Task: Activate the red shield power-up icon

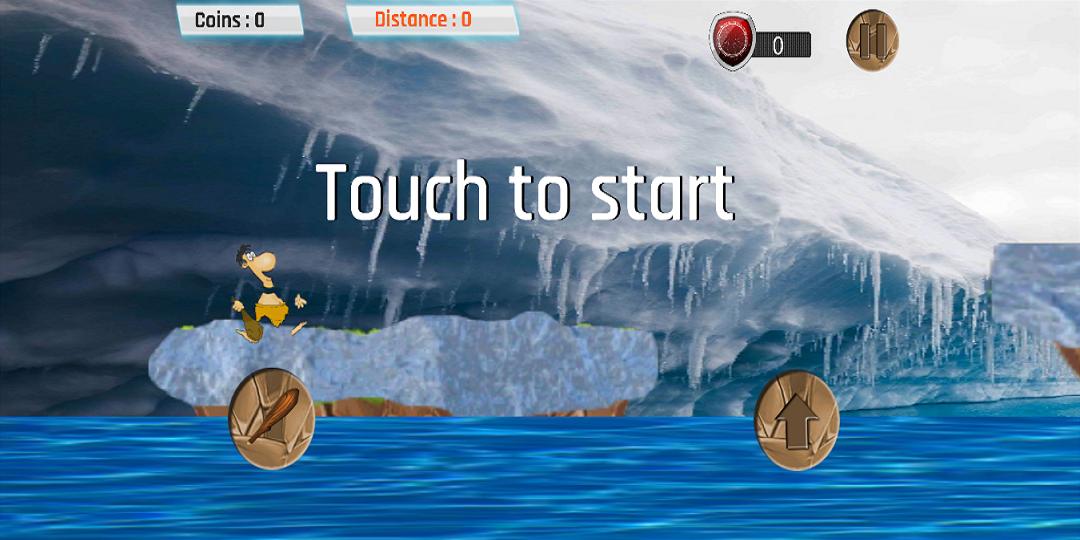Action: tap(732, 42)
